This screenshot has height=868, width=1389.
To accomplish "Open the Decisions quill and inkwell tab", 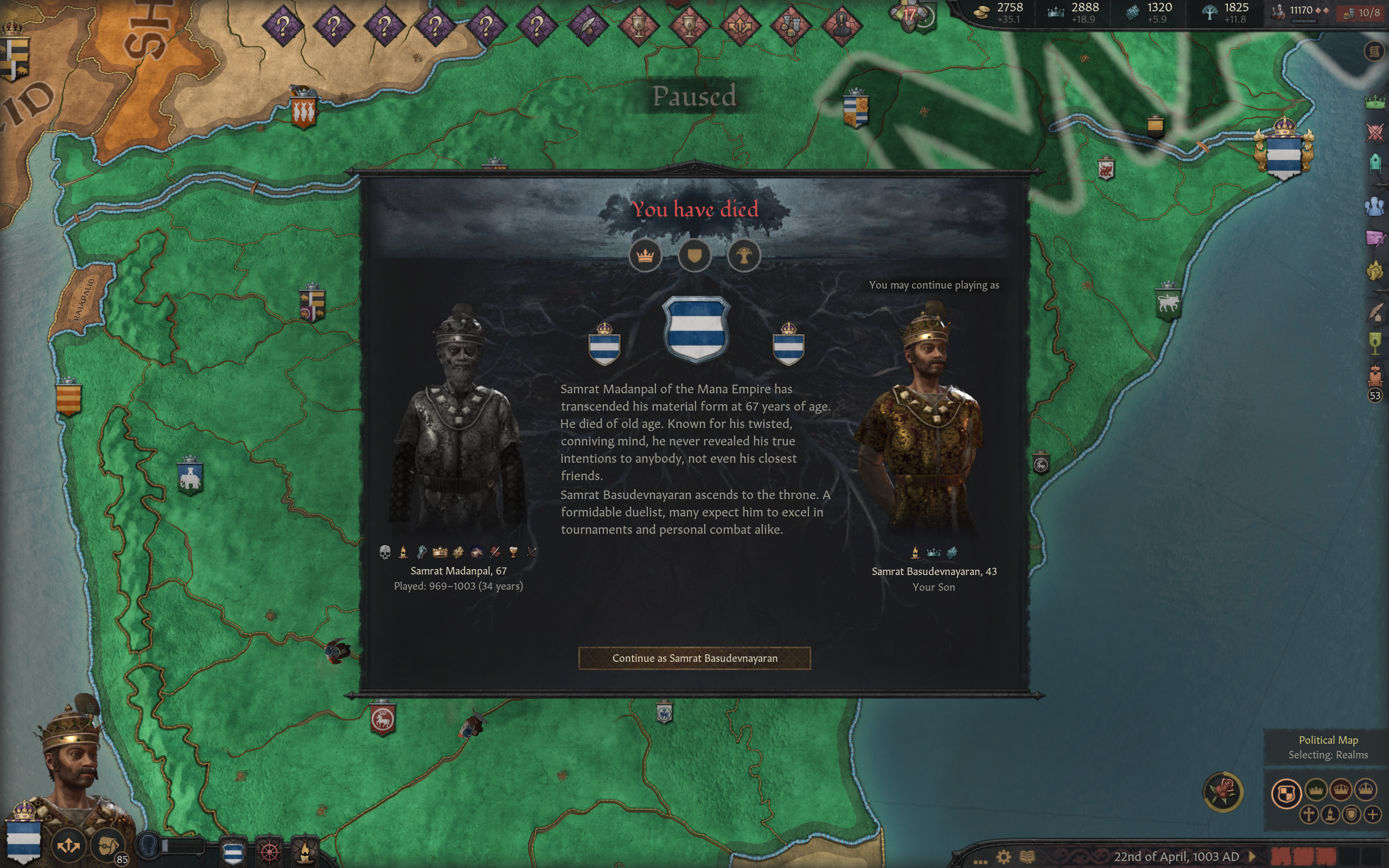I will click(x=1375, y=313).
